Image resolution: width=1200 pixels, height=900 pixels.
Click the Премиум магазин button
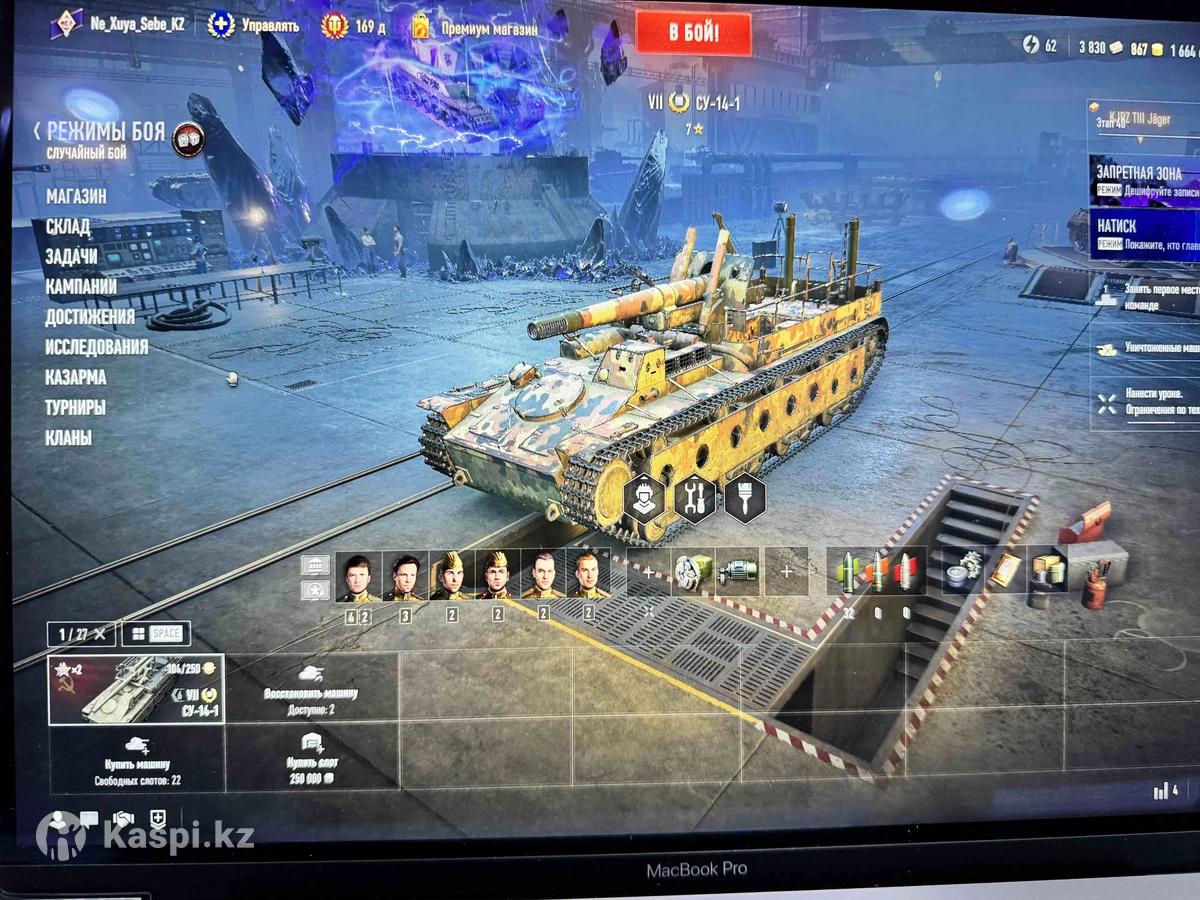(x=473, y=27)
